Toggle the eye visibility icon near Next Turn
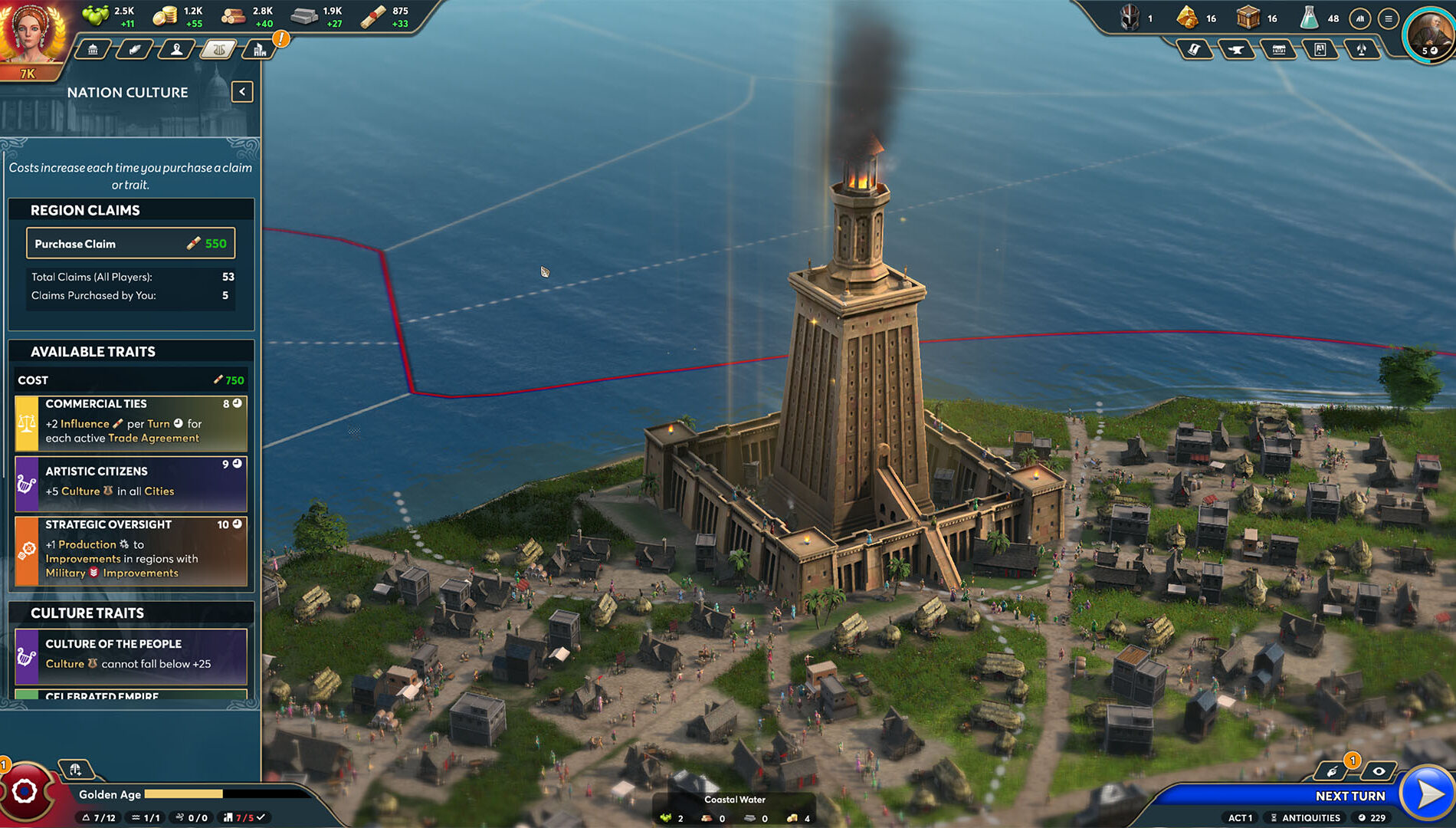The width and height of the screenshot is (1456, 828). (x=1379, y=773)
